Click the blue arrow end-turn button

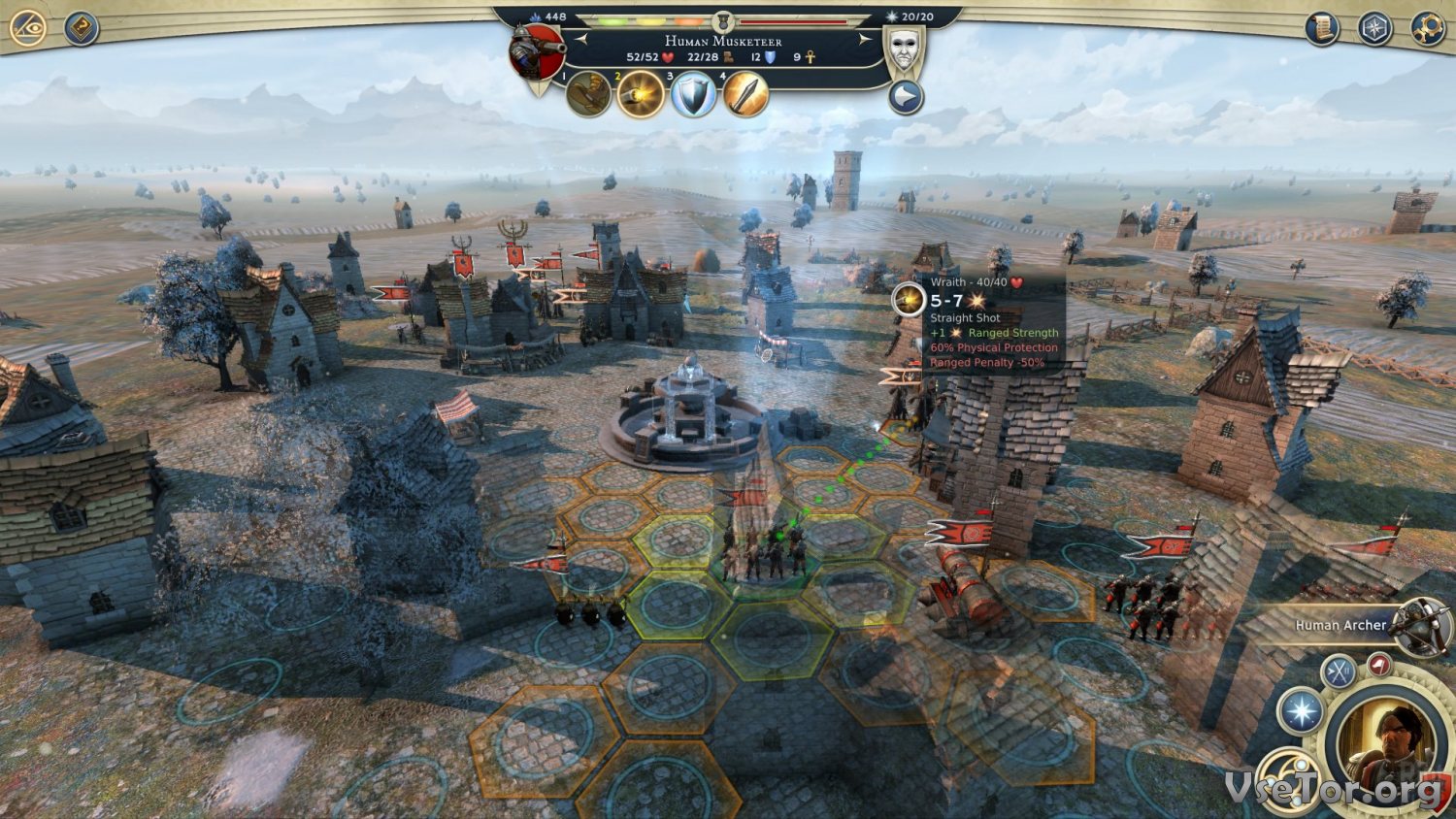click(906, 97)
